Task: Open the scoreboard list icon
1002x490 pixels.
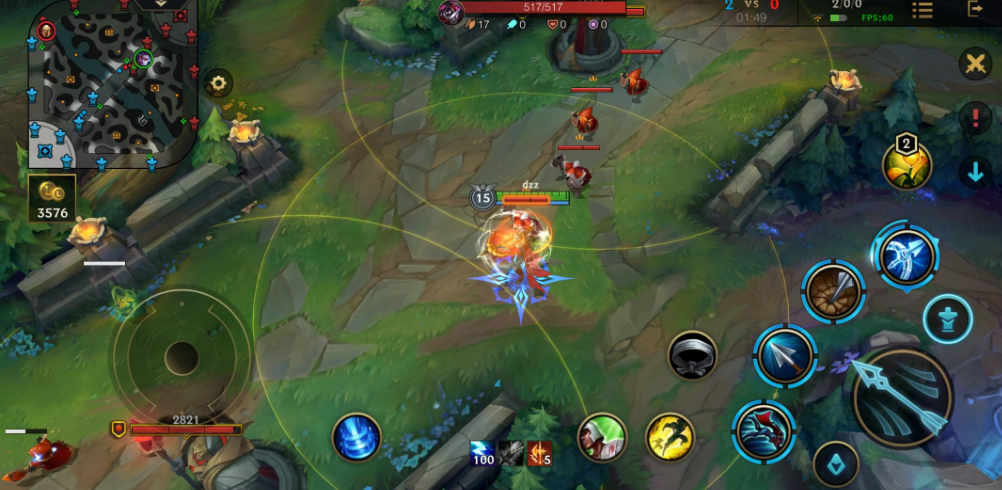Action: coord(922,10)
